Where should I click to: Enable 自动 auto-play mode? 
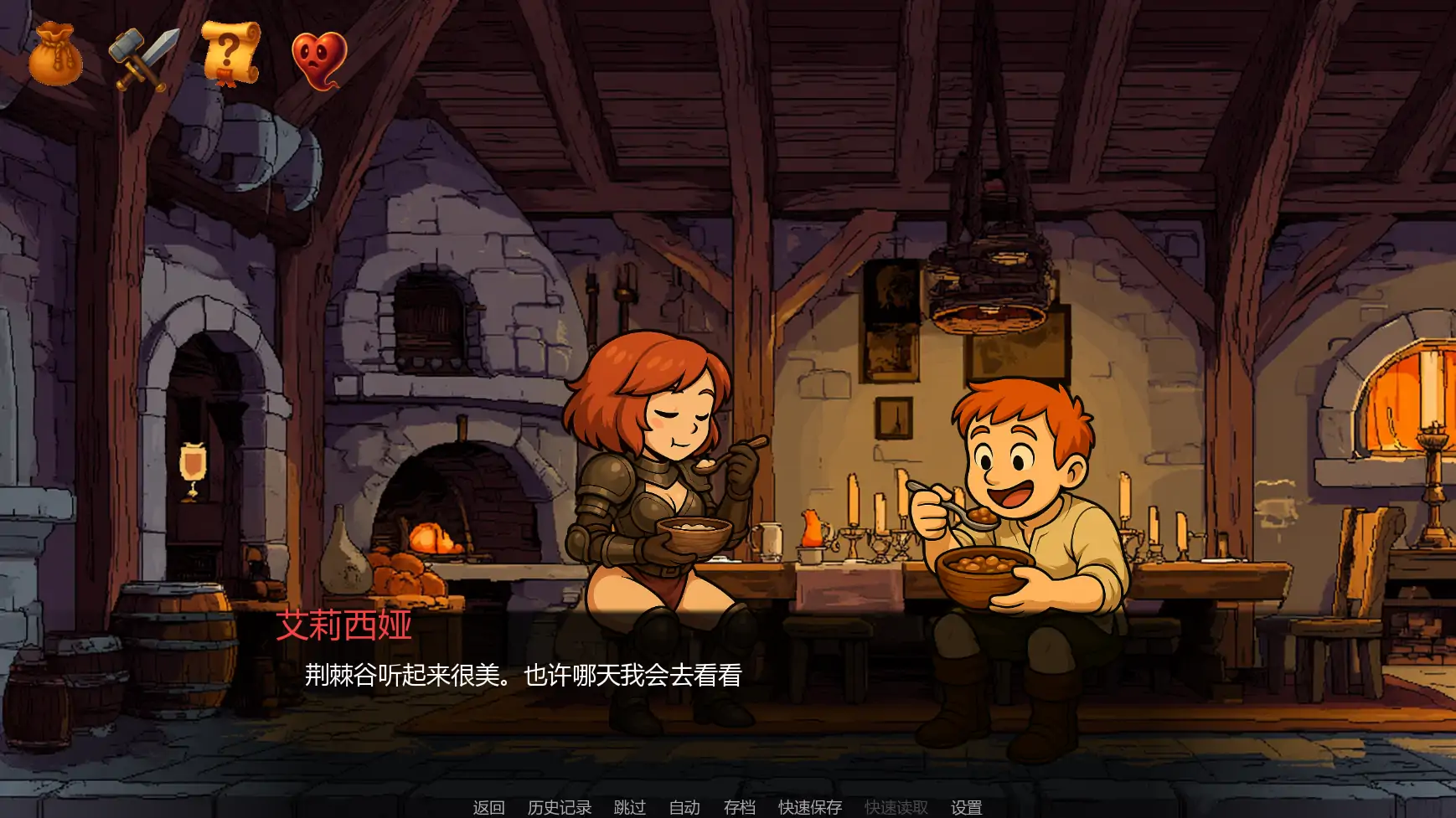(x=684, y=808)
